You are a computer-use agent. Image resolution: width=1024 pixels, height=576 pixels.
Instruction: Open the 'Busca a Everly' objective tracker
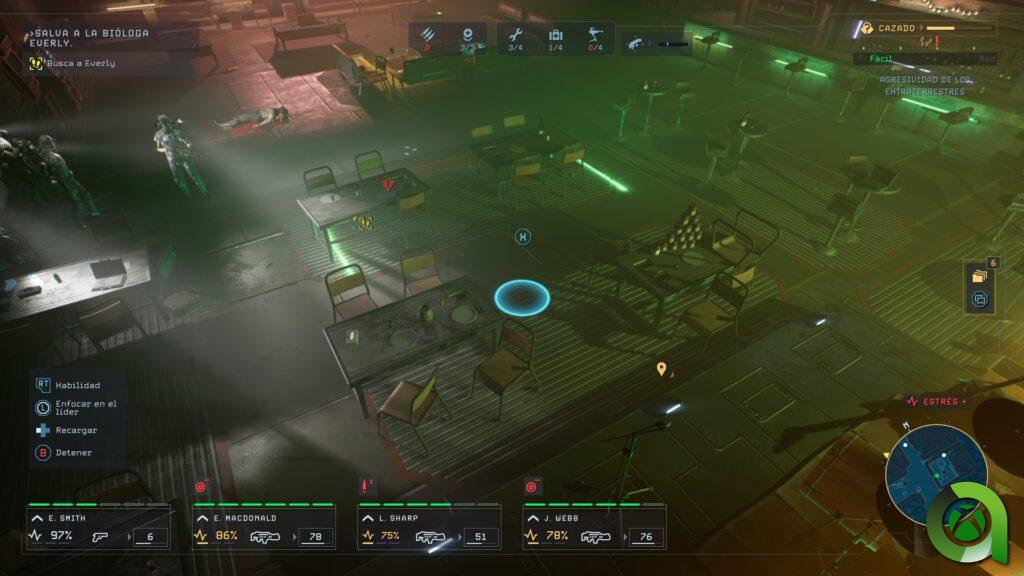click(75, 63)
